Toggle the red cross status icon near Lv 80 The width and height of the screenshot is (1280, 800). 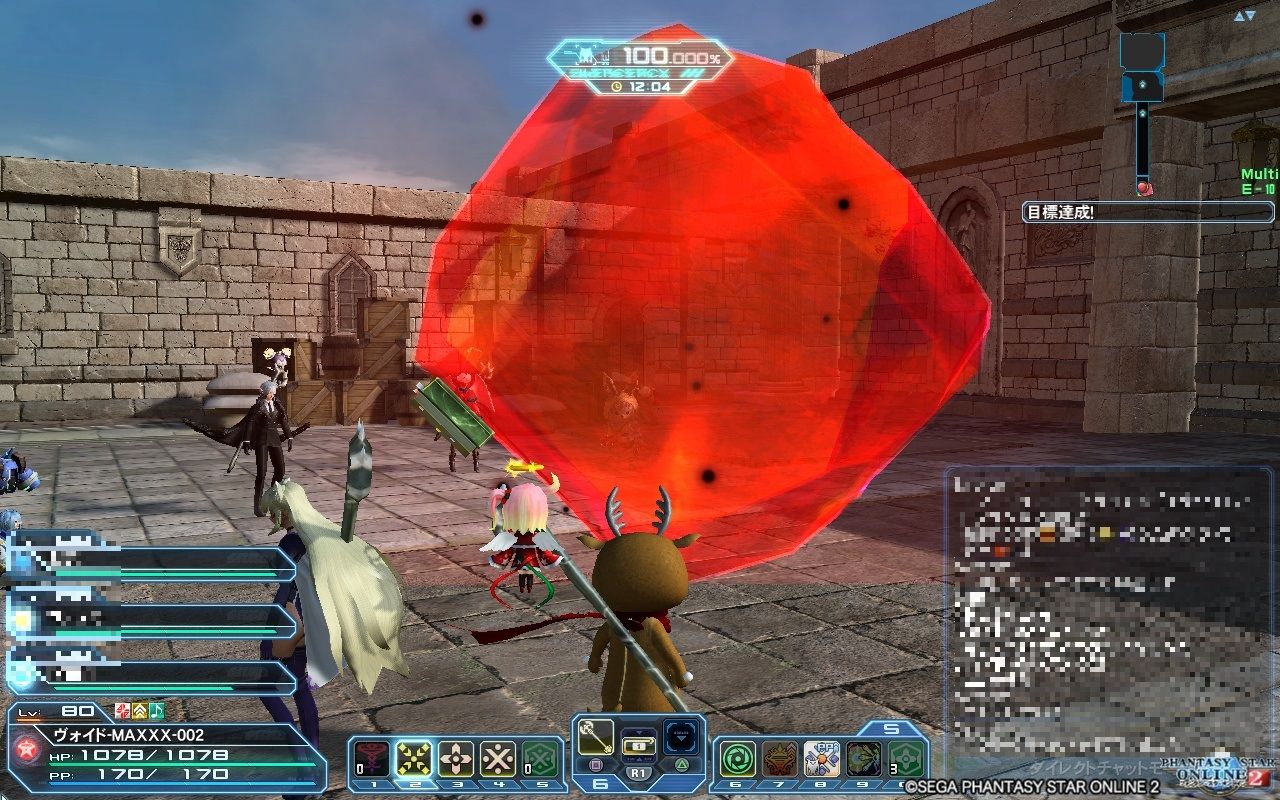[124, 711]
